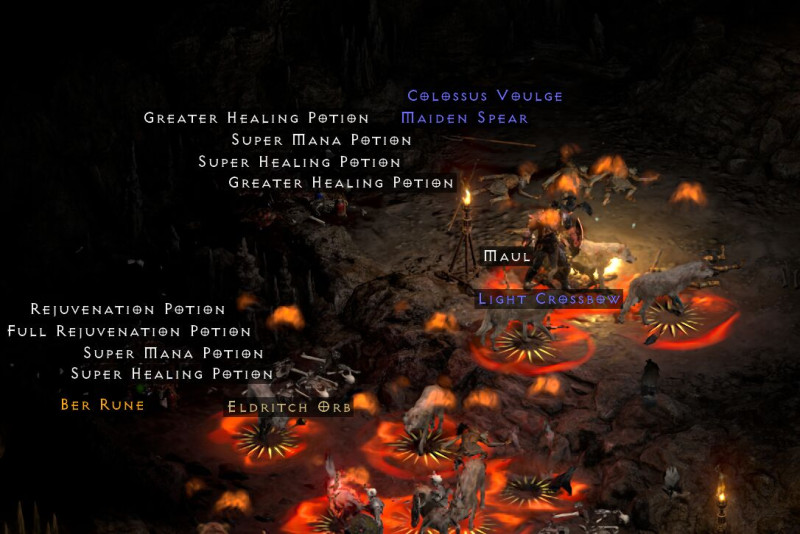Pick up the Ber Rune label
Screen dimensions: 800x534
click(x=102, y=405)
